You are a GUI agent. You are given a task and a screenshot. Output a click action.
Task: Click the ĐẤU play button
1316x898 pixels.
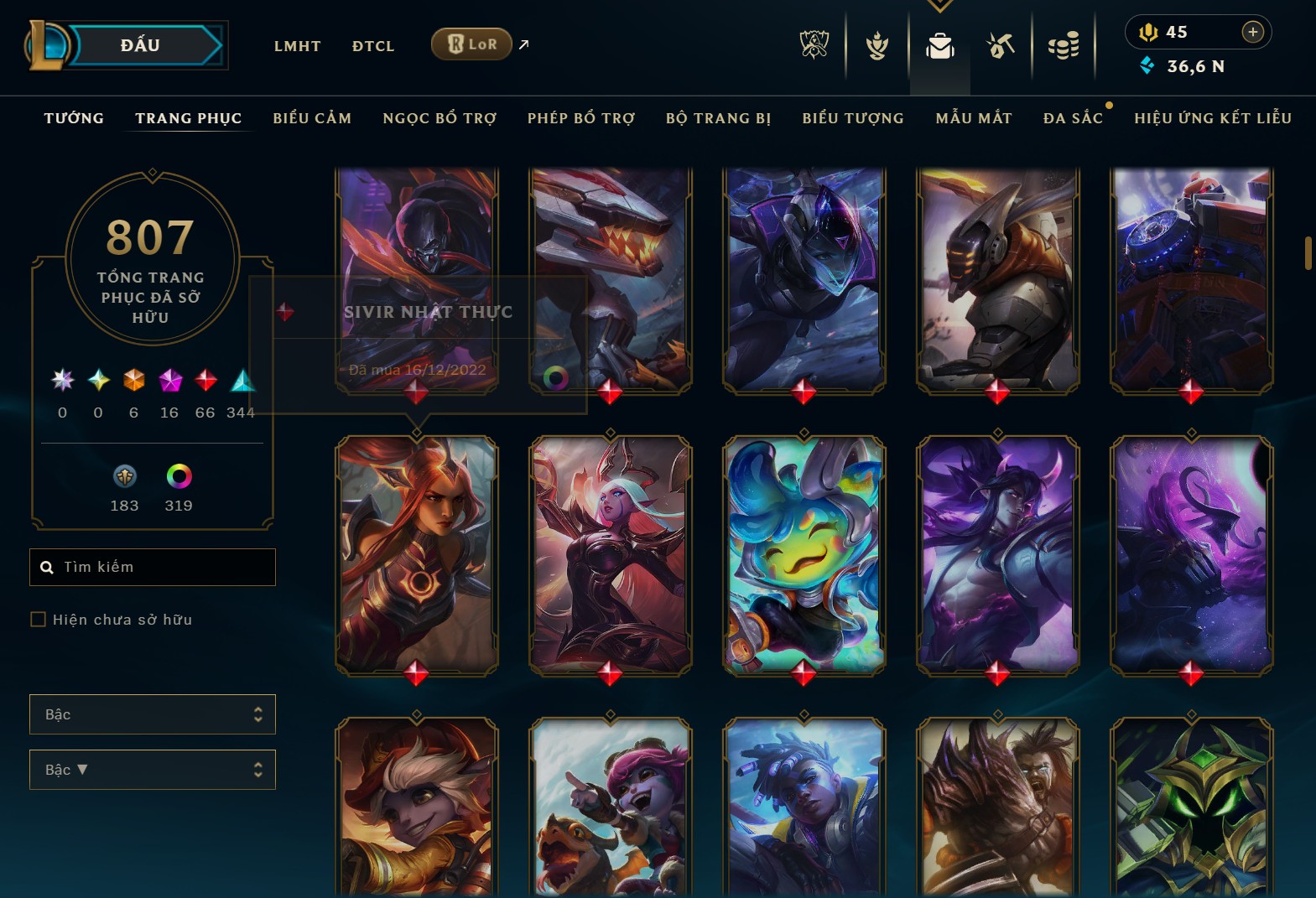[141, 44]
